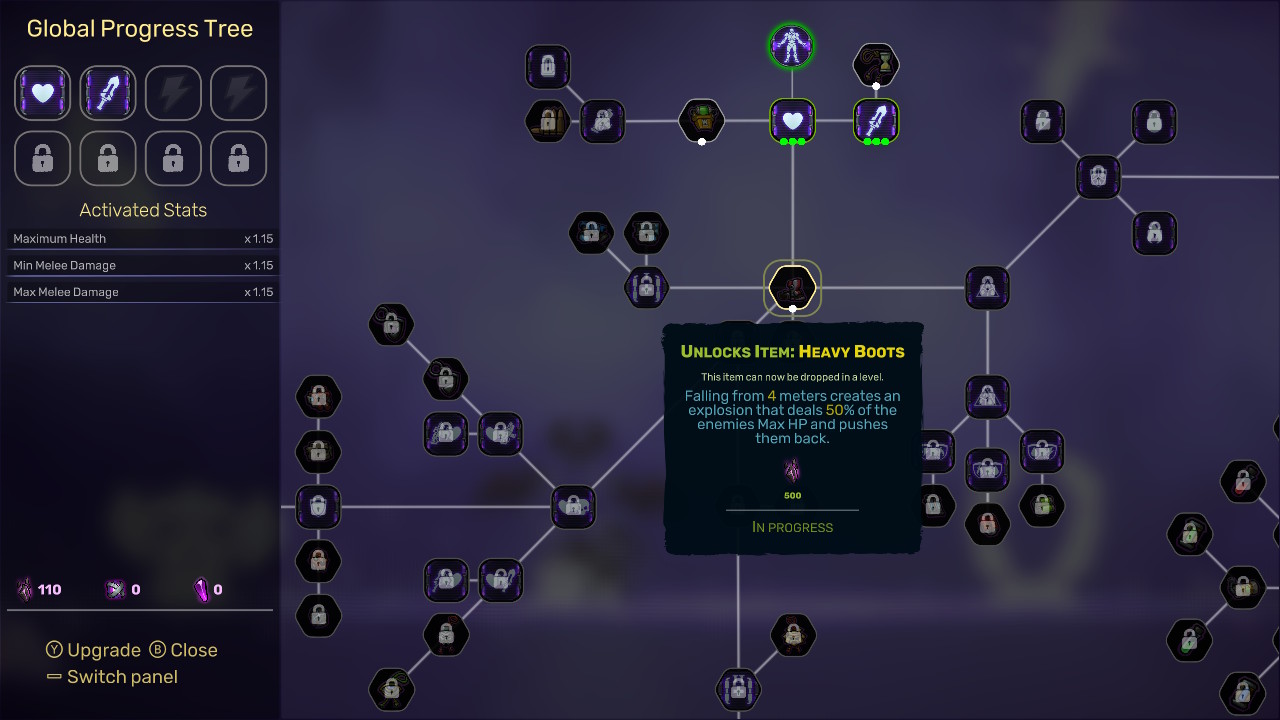Select the Max Melee Damage stat row
Screen dimensions: 1280x720
click(x=143, y=291)
